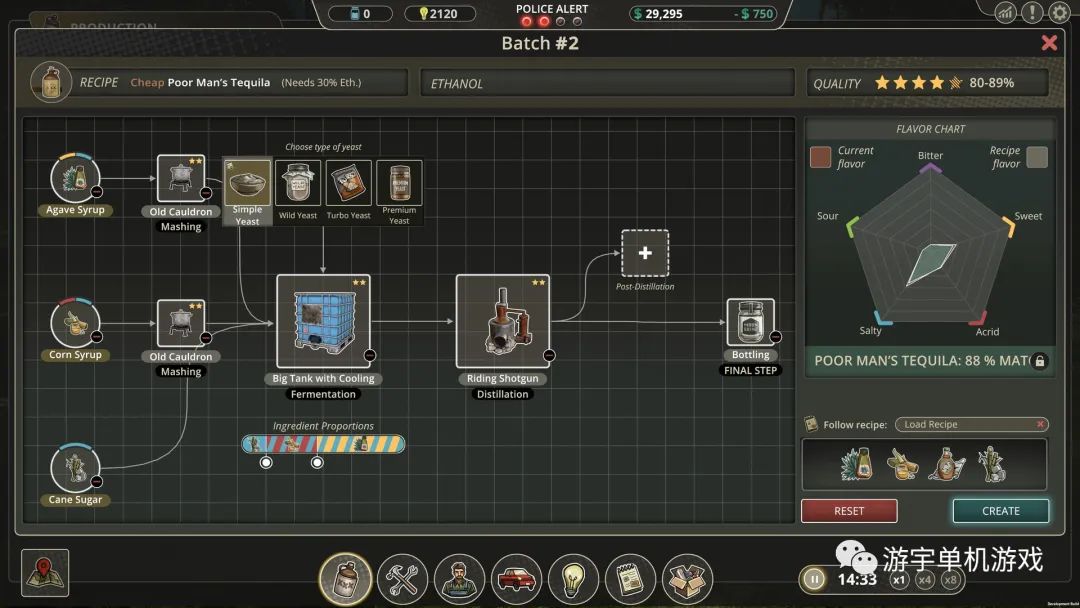Image resolution: width=1080 pixels, height=608 pixels.
Task: Click the CREATE button
Action: click(1000, 511)
